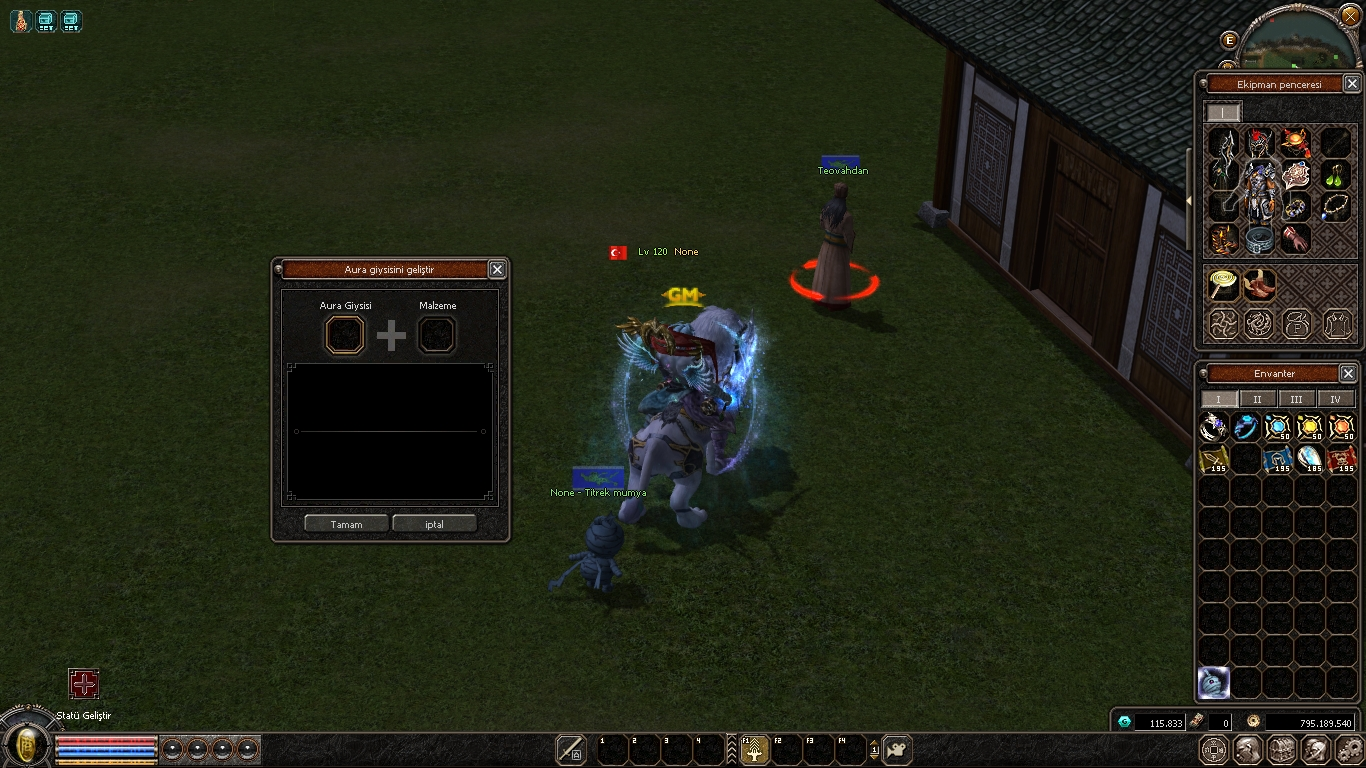Click the lollipop item slot
This screenshot has height=768, width=1366.
(1222, 285)
